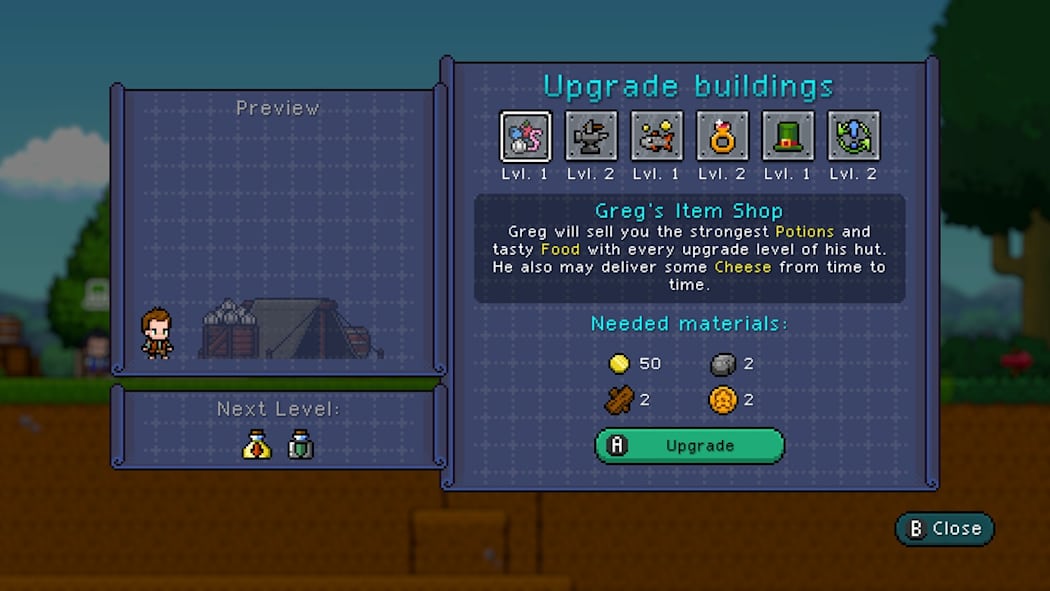The height and width of the screenshot is (591, 1050).
Task: Pick the gold ring building tile
Action: (x=723, y=136)
